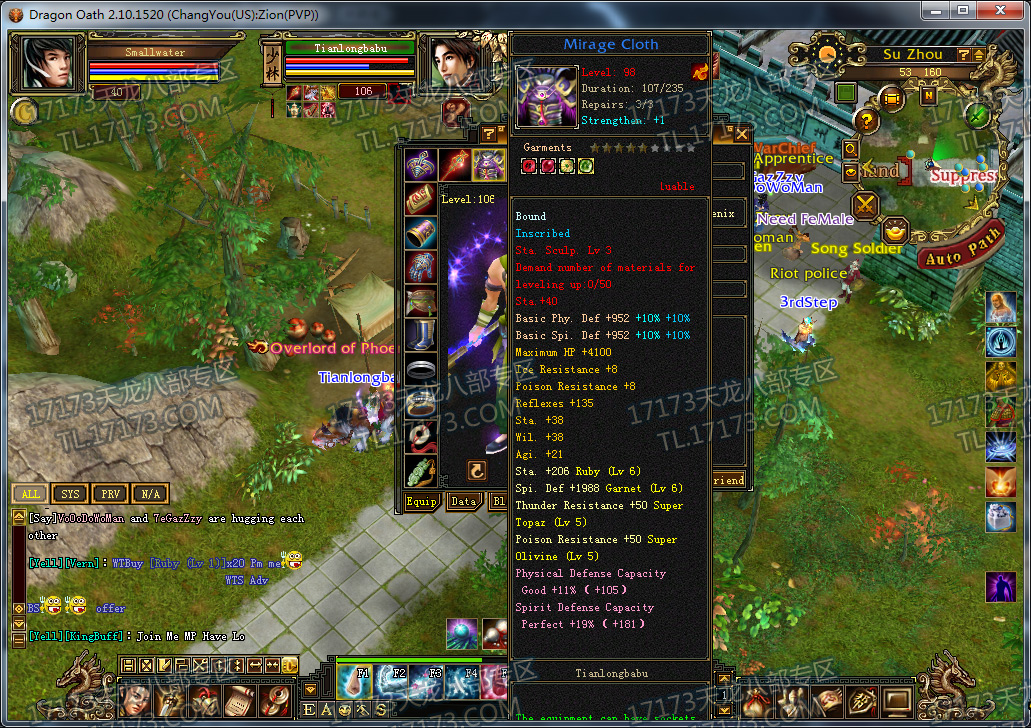Close the character inspection window
Image resolution: width=1031 pixels, height=728 pixels.
click(x=741, y=134)
